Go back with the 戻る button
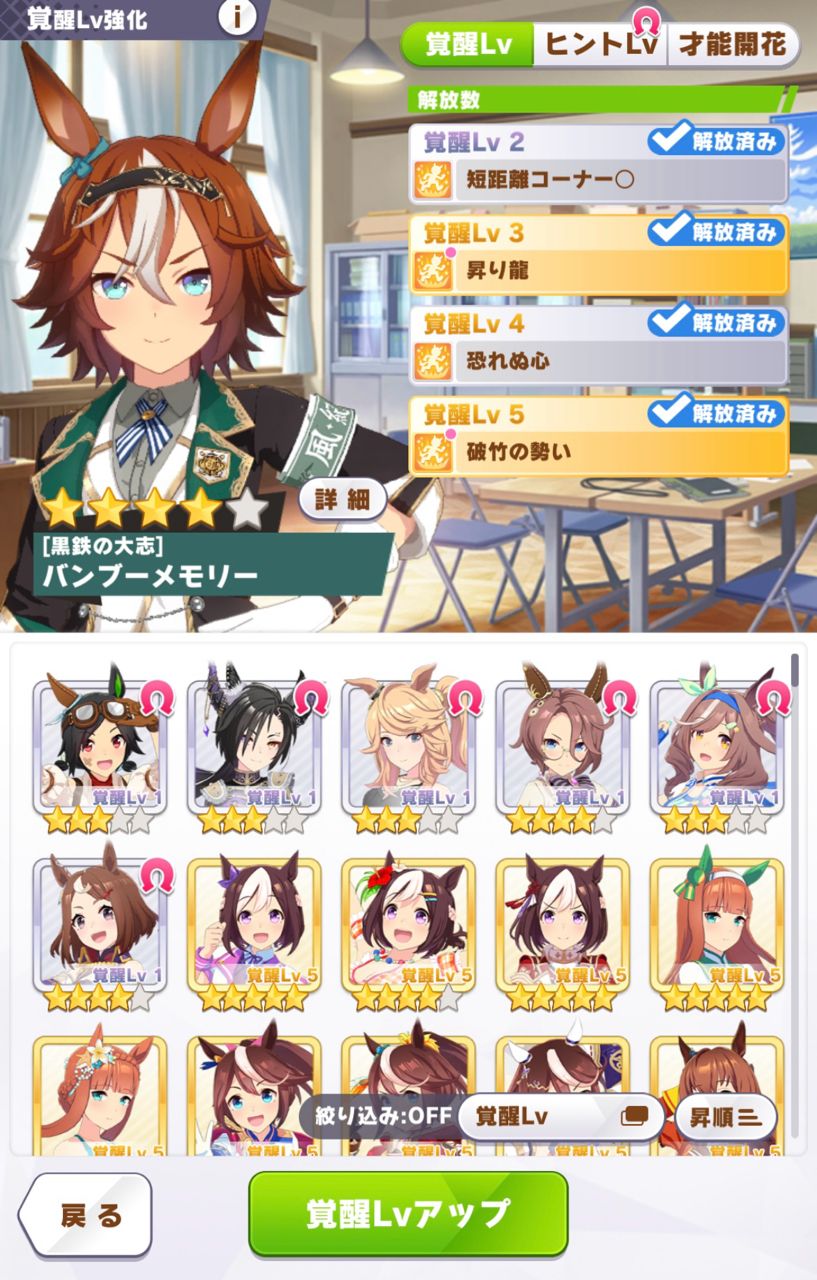 click(x=86, y=1215)
